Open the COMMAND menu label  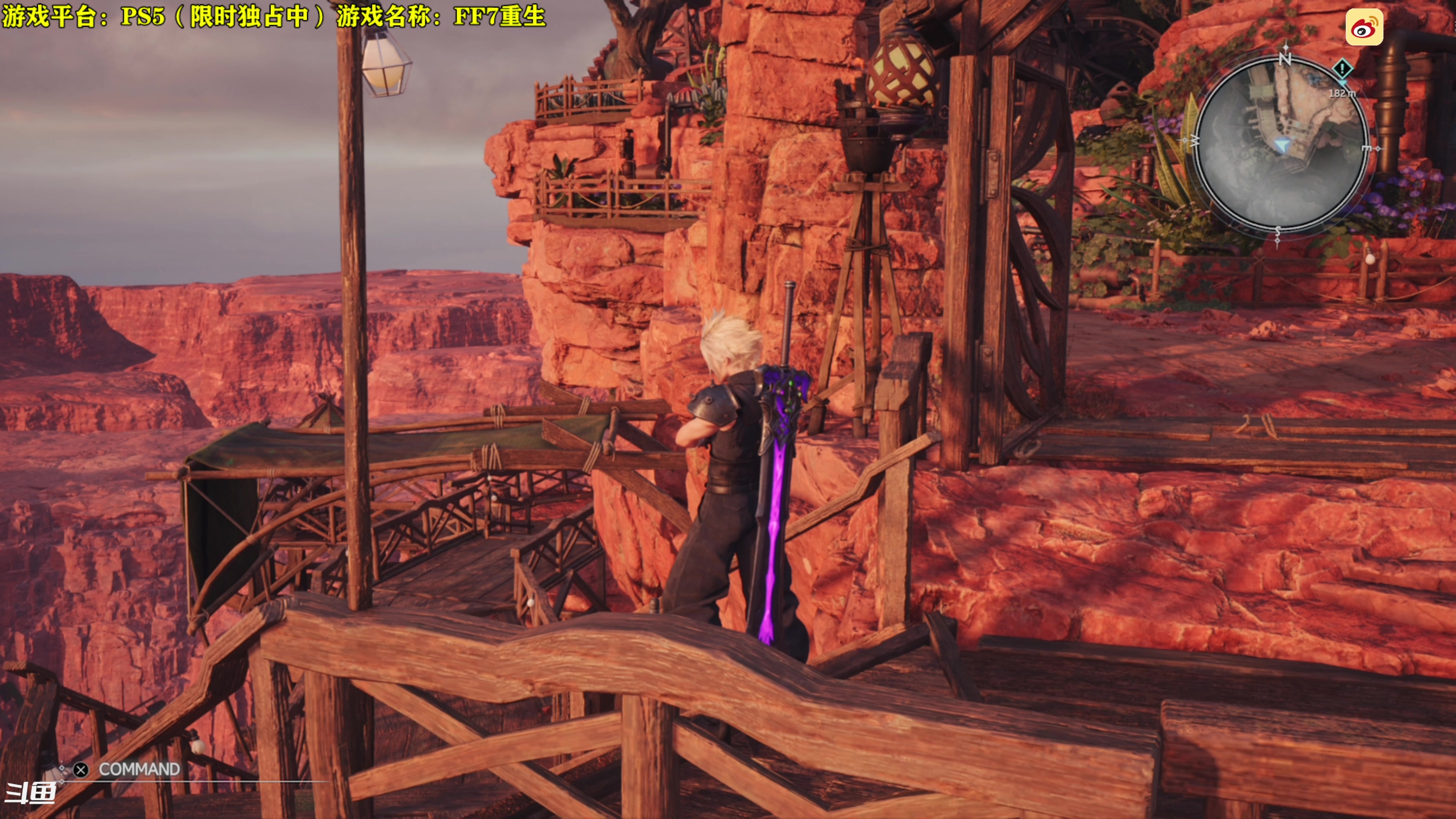click(x=139, y=769)
